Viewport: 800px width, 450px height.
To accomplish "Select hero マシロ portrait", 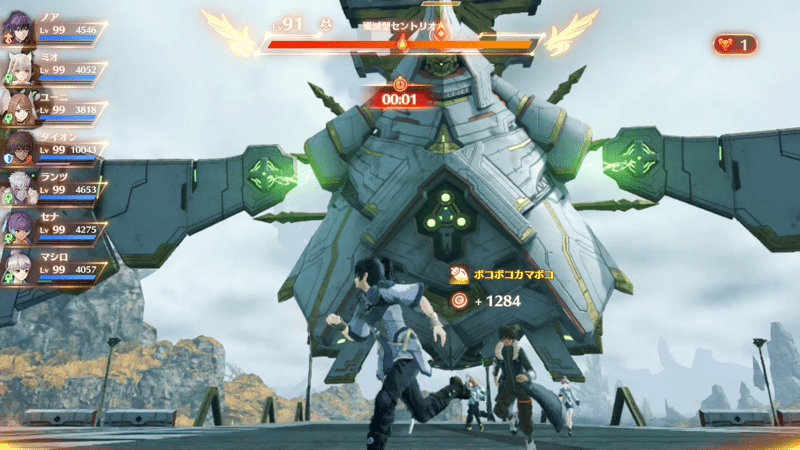I will [x=21, y=267].
